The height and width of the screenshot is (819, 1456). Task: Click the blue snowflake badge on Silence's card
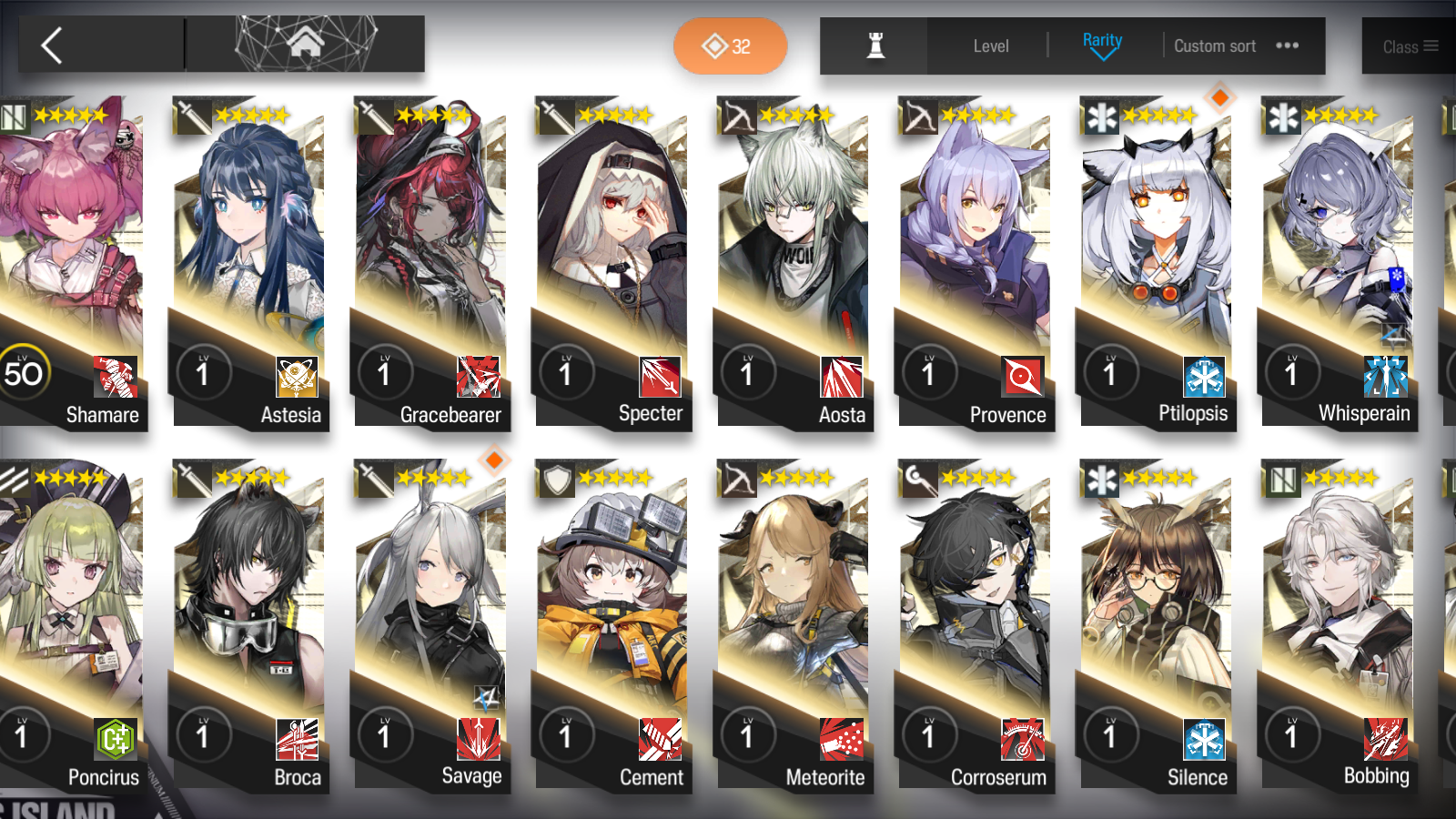pyautogui.click(x=1204, y=741)
